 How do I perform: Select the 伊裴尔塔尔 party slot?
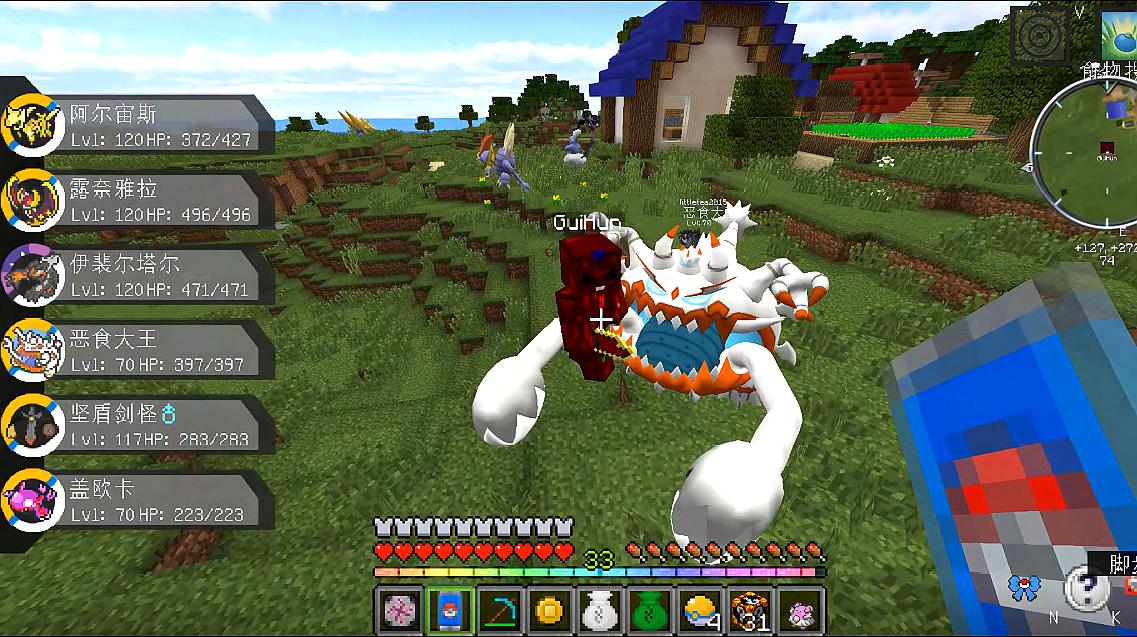click(x=140, y=275)
